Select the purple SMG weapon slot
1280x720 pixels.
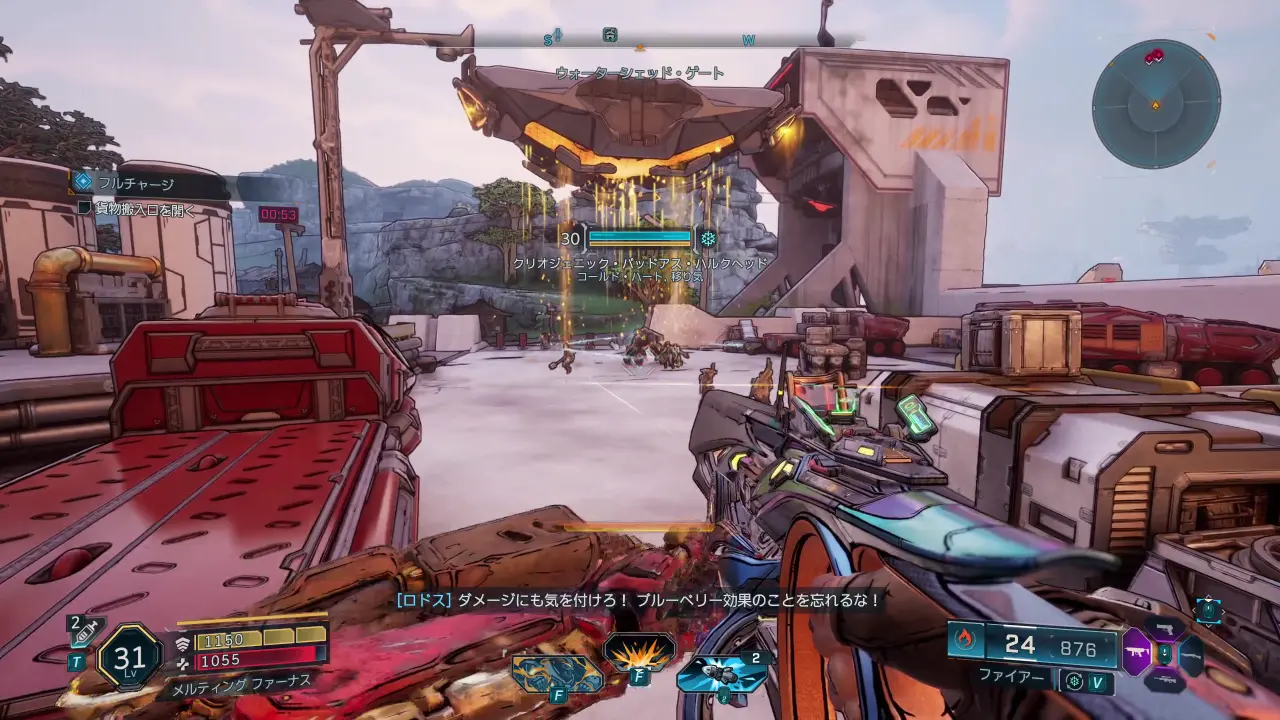pos(1136,653)
